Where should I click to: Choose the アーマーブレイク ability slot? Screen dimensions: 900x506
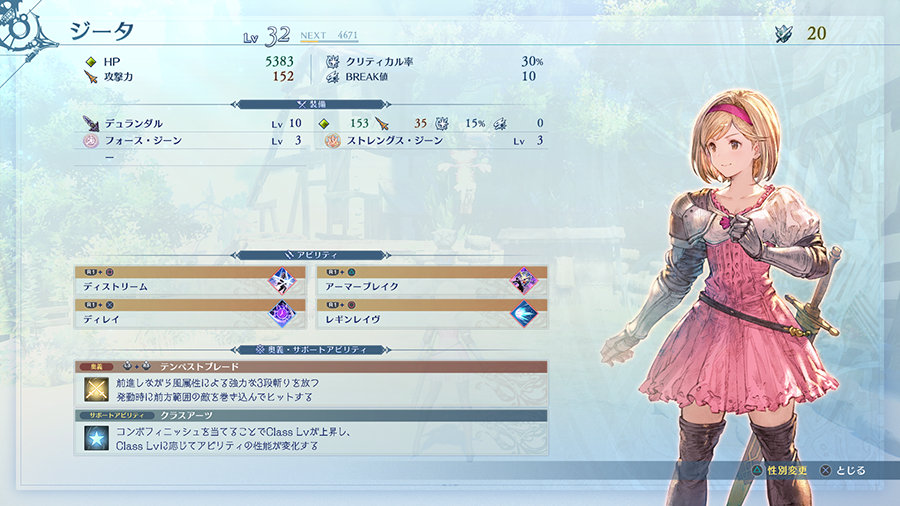[x=431, y=280]
